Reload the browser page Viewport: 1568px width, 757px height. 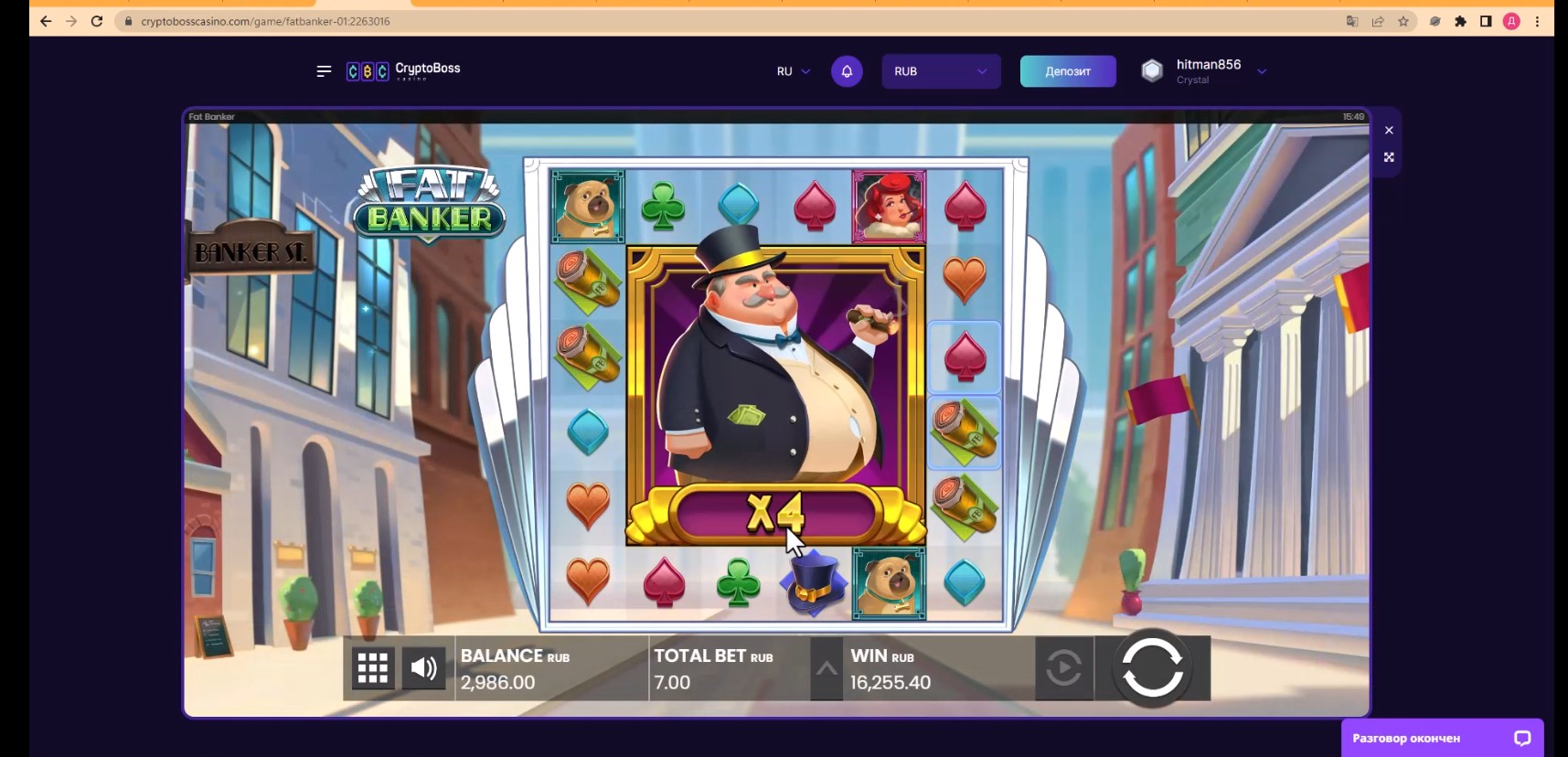(97, 21)
